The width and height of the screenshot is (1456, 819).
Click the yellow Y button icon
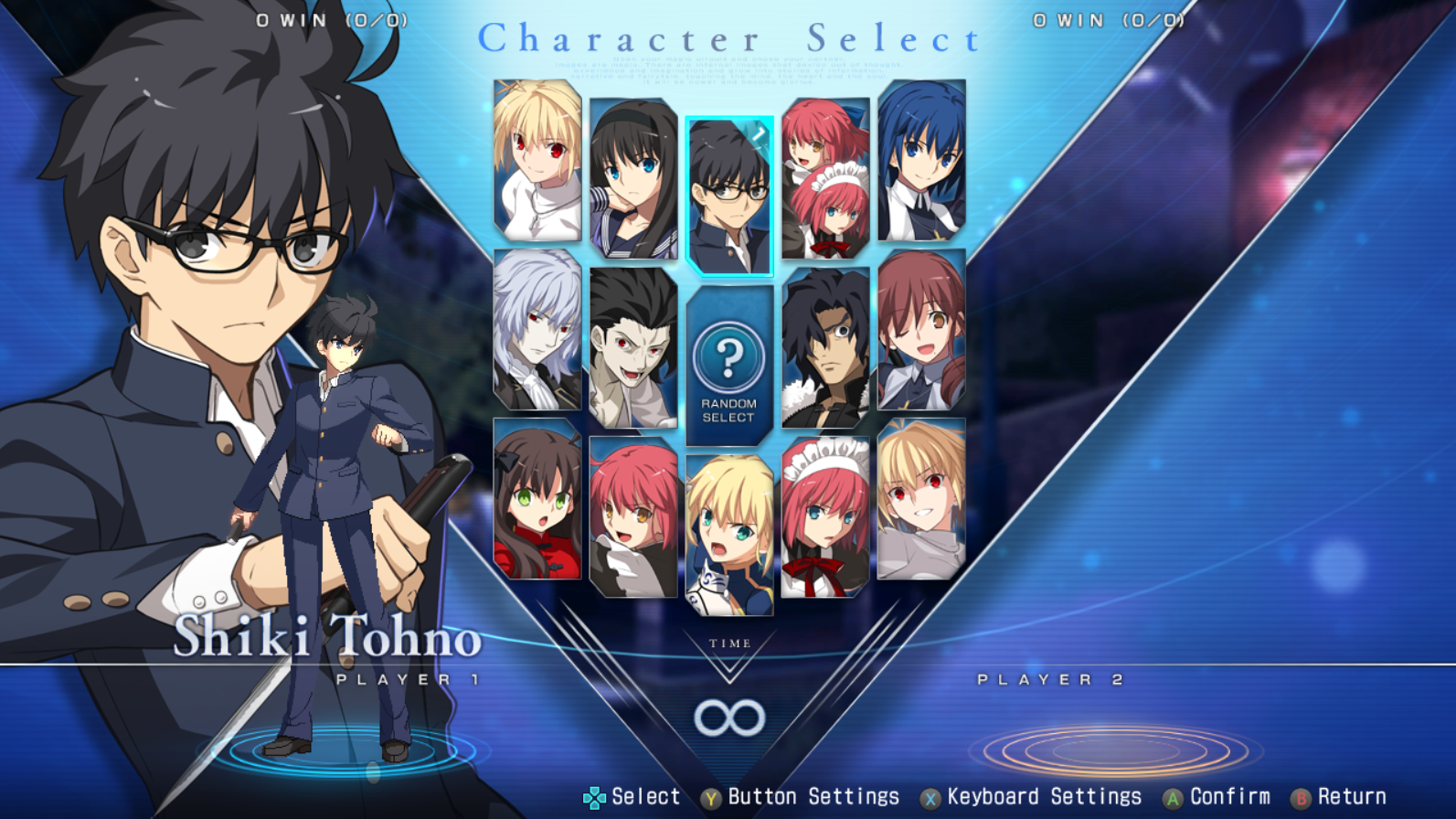708,796
